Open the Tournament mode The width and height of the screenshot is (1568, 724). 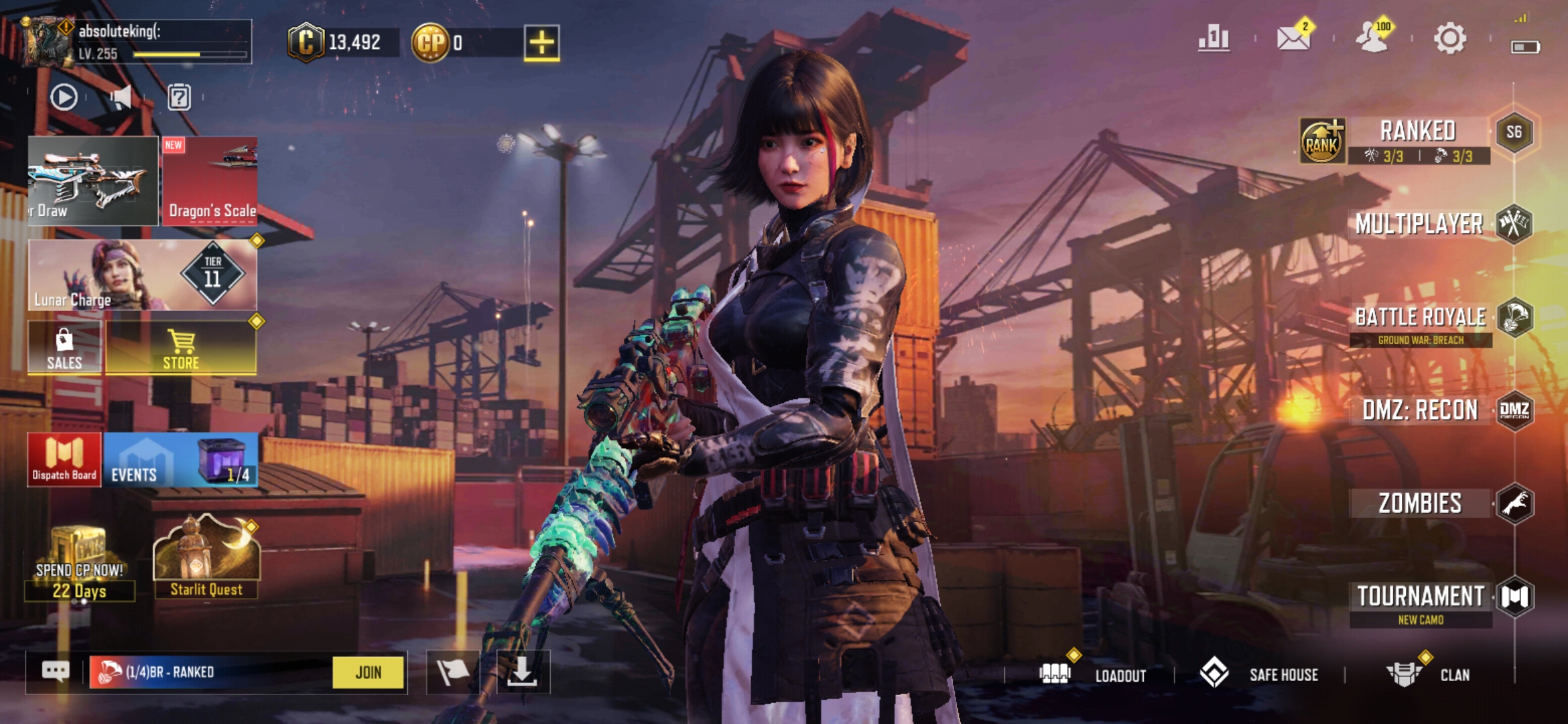pos(1420,597)
